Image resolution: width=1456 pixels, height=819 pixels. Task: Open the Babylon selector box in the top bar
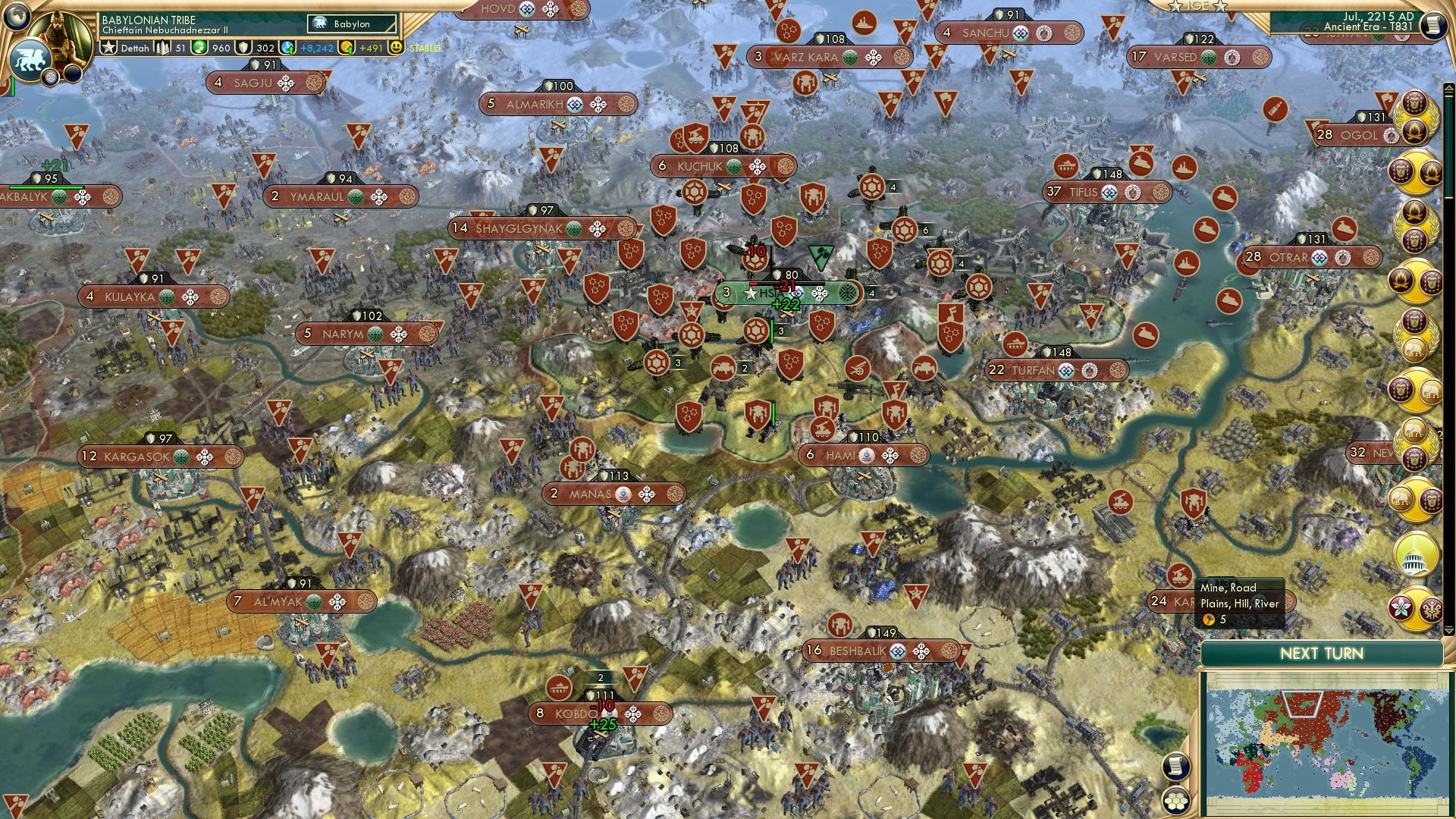click(x=350, y=24)
